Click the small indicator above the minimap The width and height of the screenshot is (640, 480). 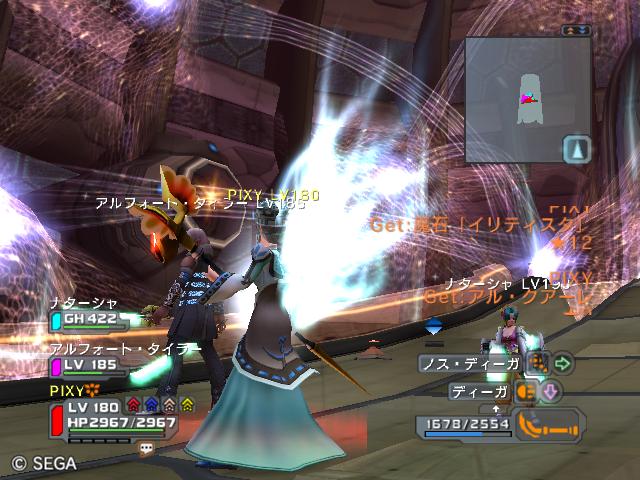pos(575,30)
